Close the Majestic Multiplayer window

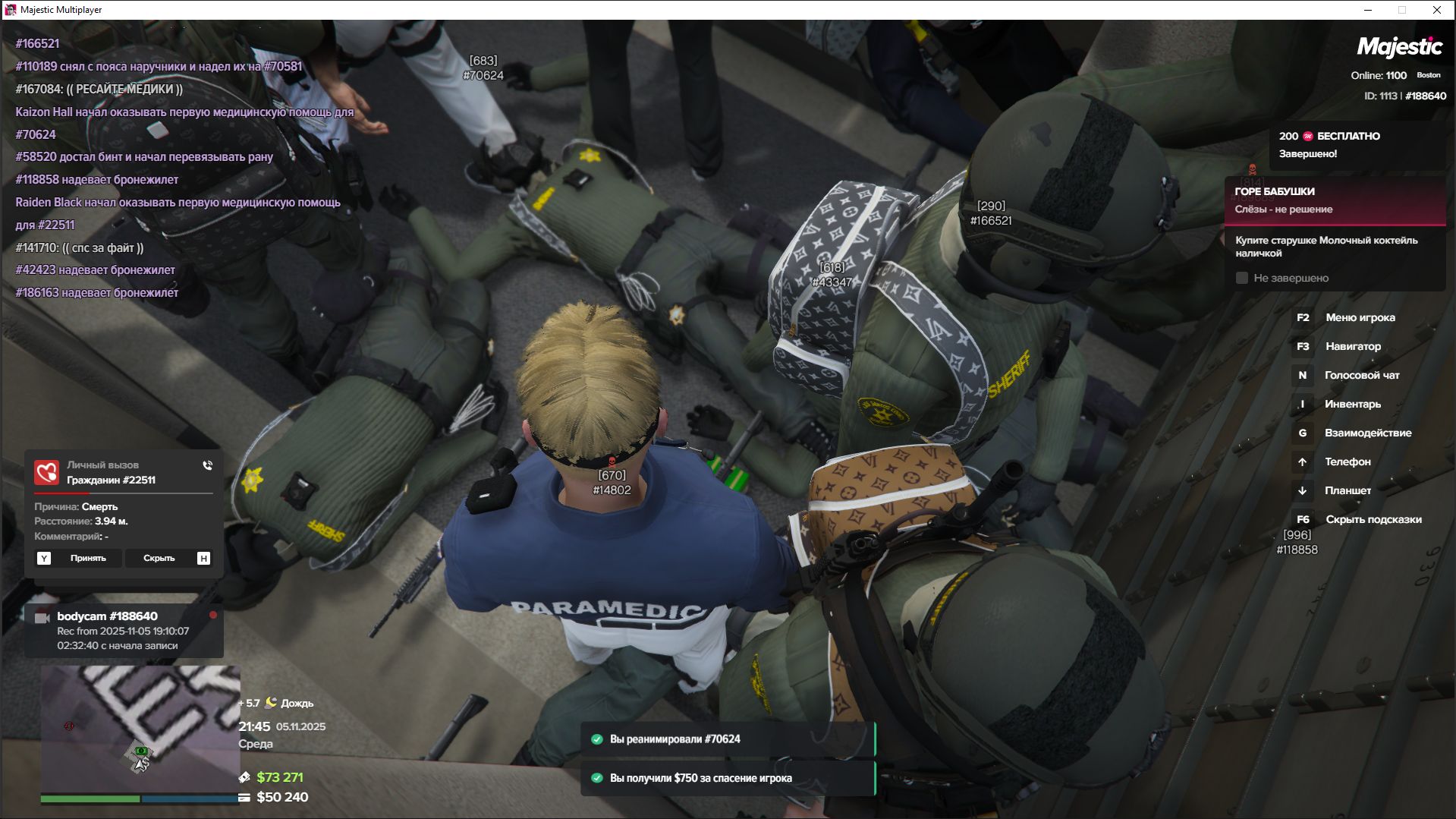(1436, 10)
